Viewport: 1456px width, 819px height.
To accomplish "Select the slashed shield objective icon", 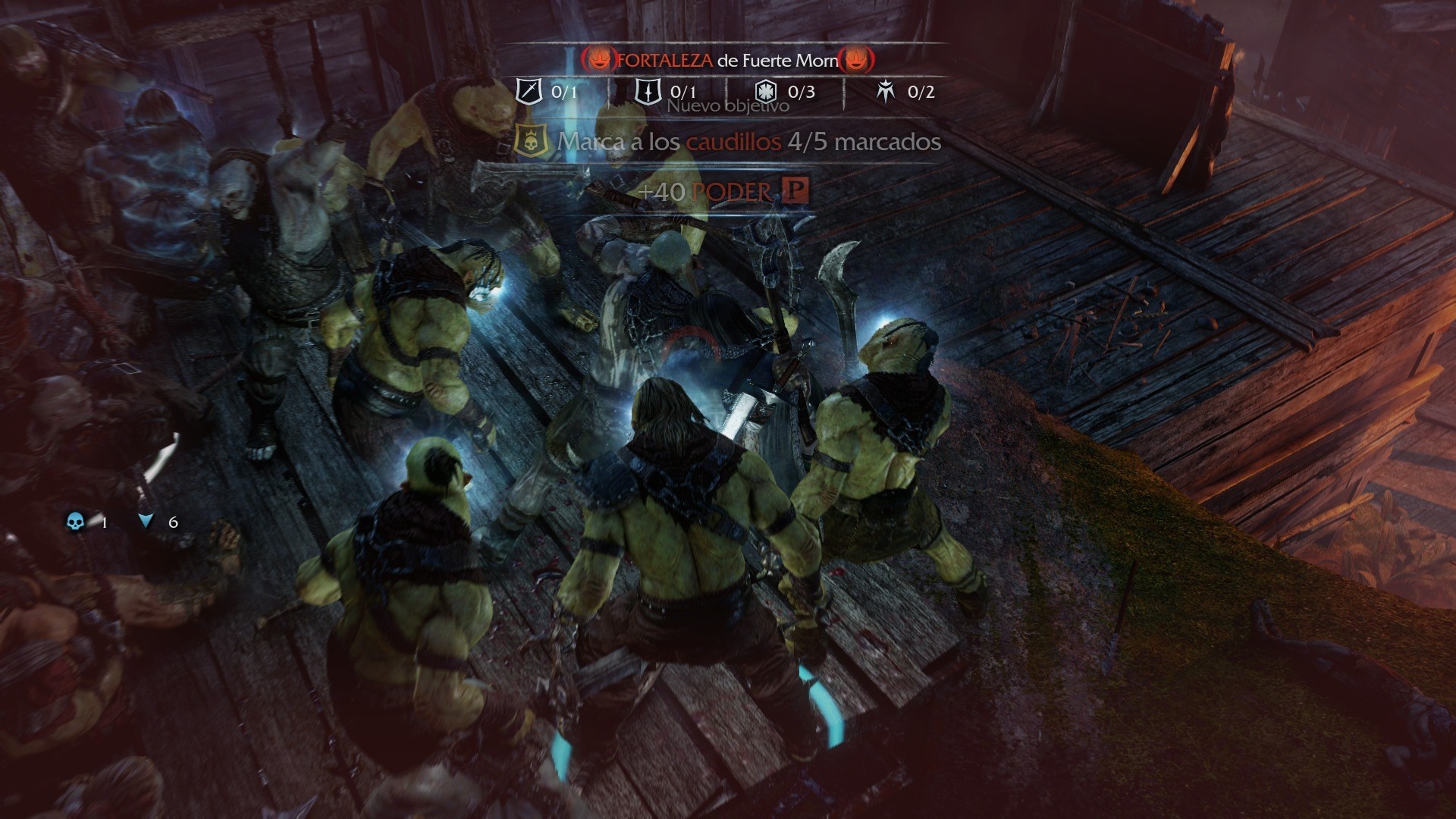I will pyautogui.click(x=529, y=92).
